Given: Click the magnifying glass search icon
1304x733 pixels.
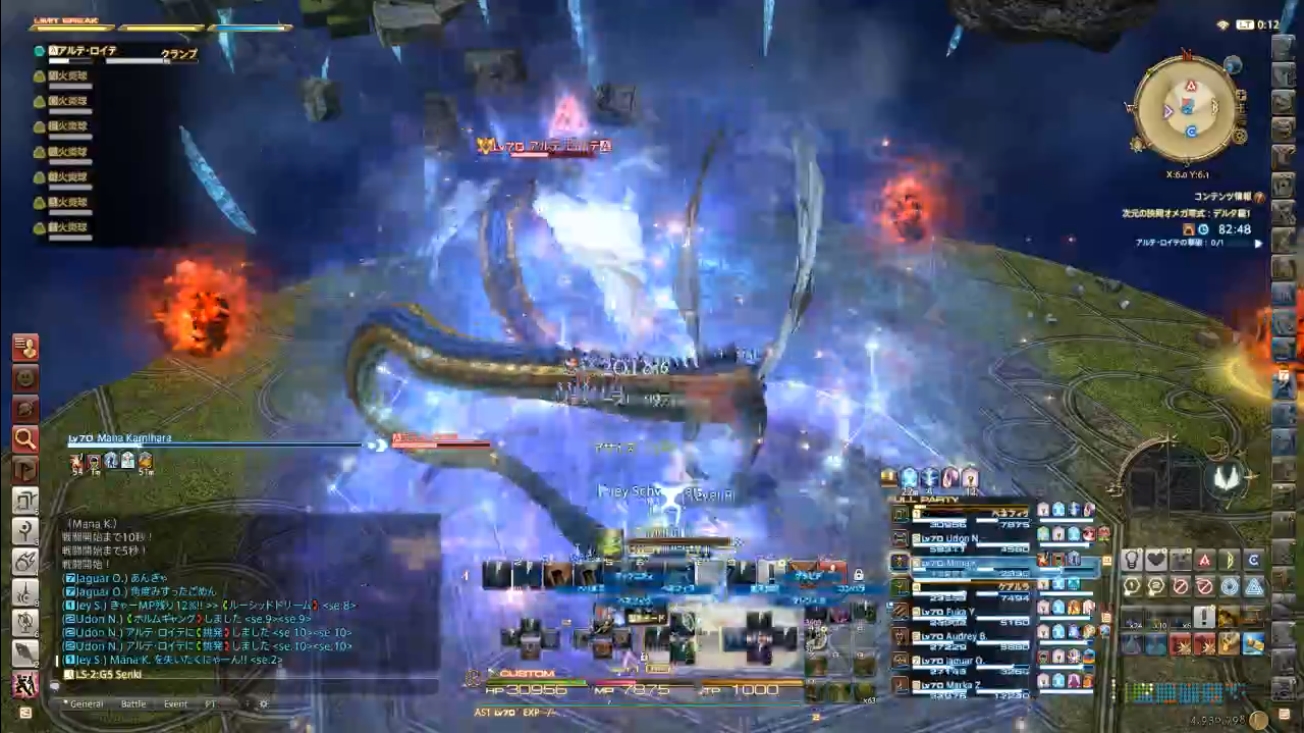Looking at the screenshot, I should coord(25,438).
